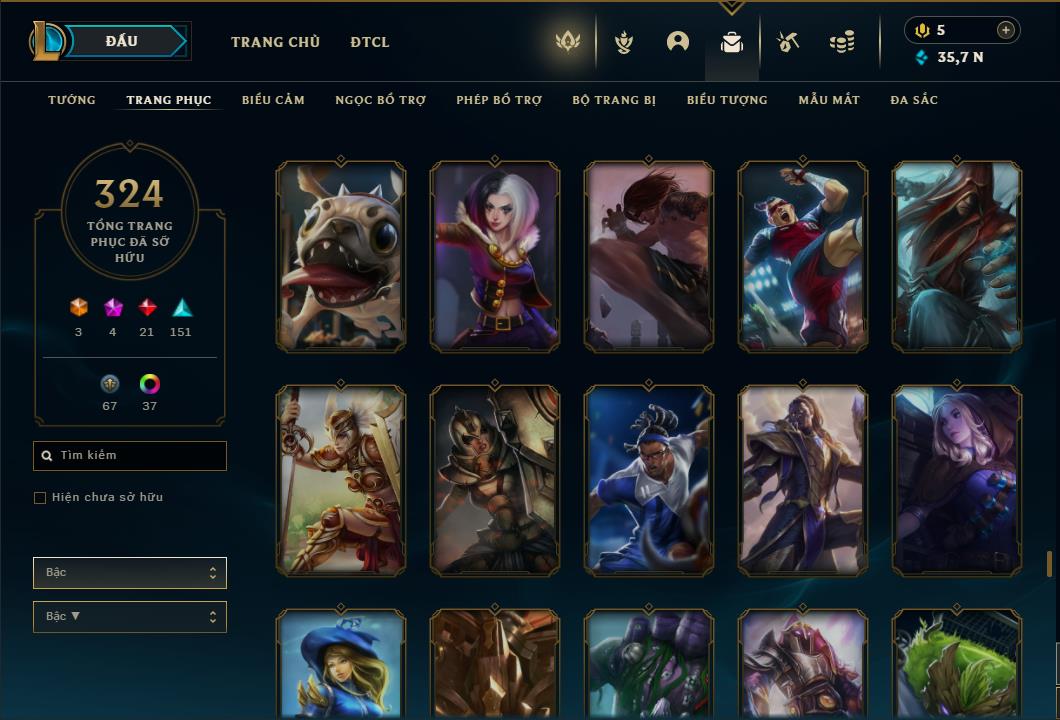Screen dimensions: 1060x720
Task: Open the ĐTCL menu
Action: click(370, 42)
